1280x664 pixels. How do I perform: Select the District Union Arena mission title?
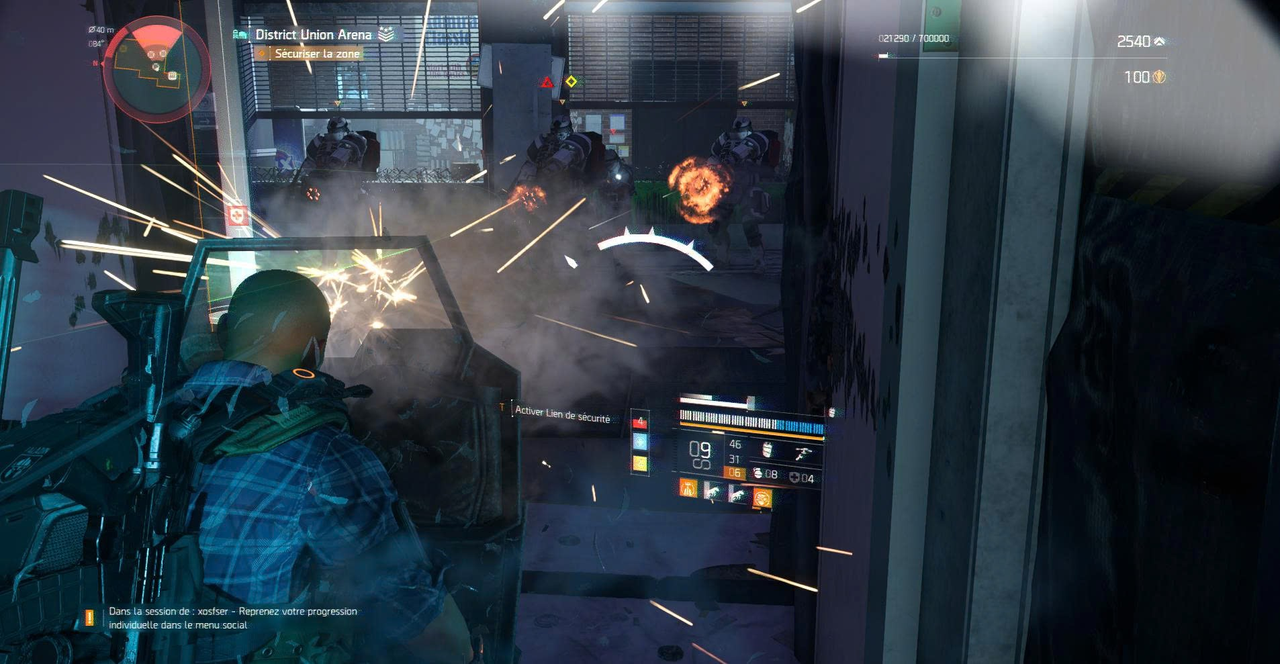[x=312, y=34]
